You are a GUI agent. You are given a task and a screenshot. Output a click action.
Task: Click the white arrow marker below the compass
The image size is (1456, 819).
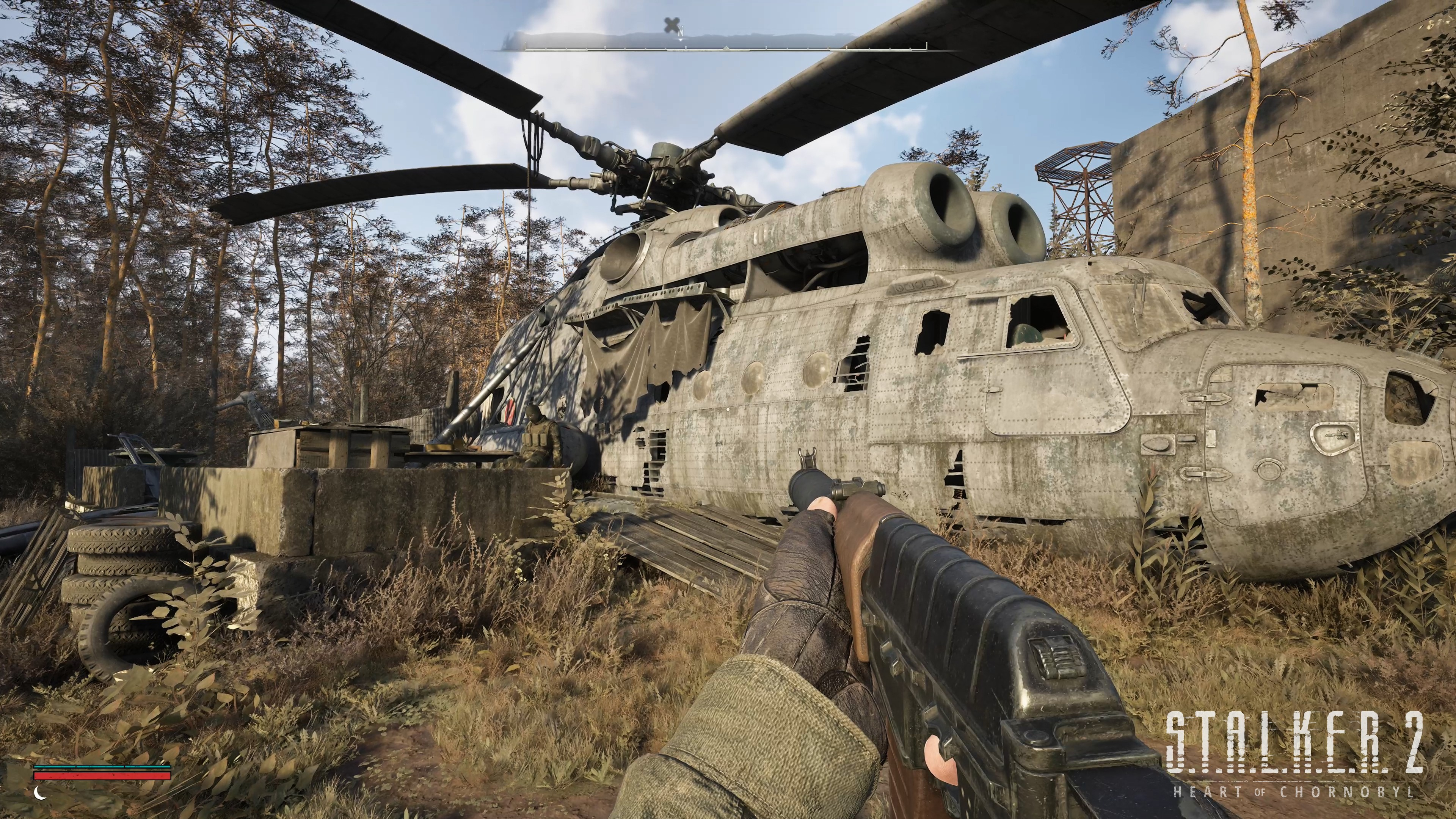point(681,39)
